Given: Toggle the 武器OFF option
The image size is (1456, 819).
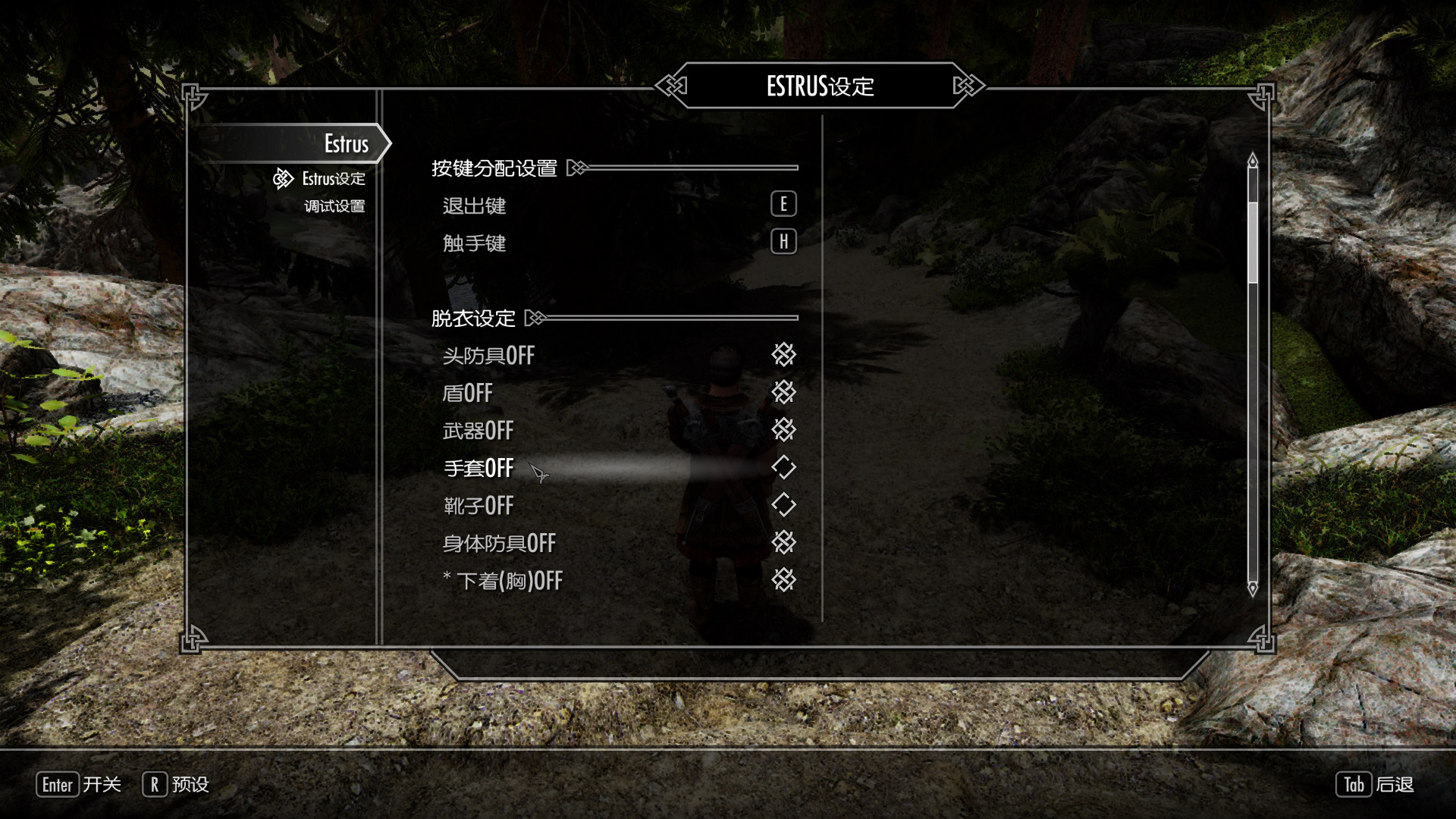Looking at the screenshot, I should coord(783,430).
